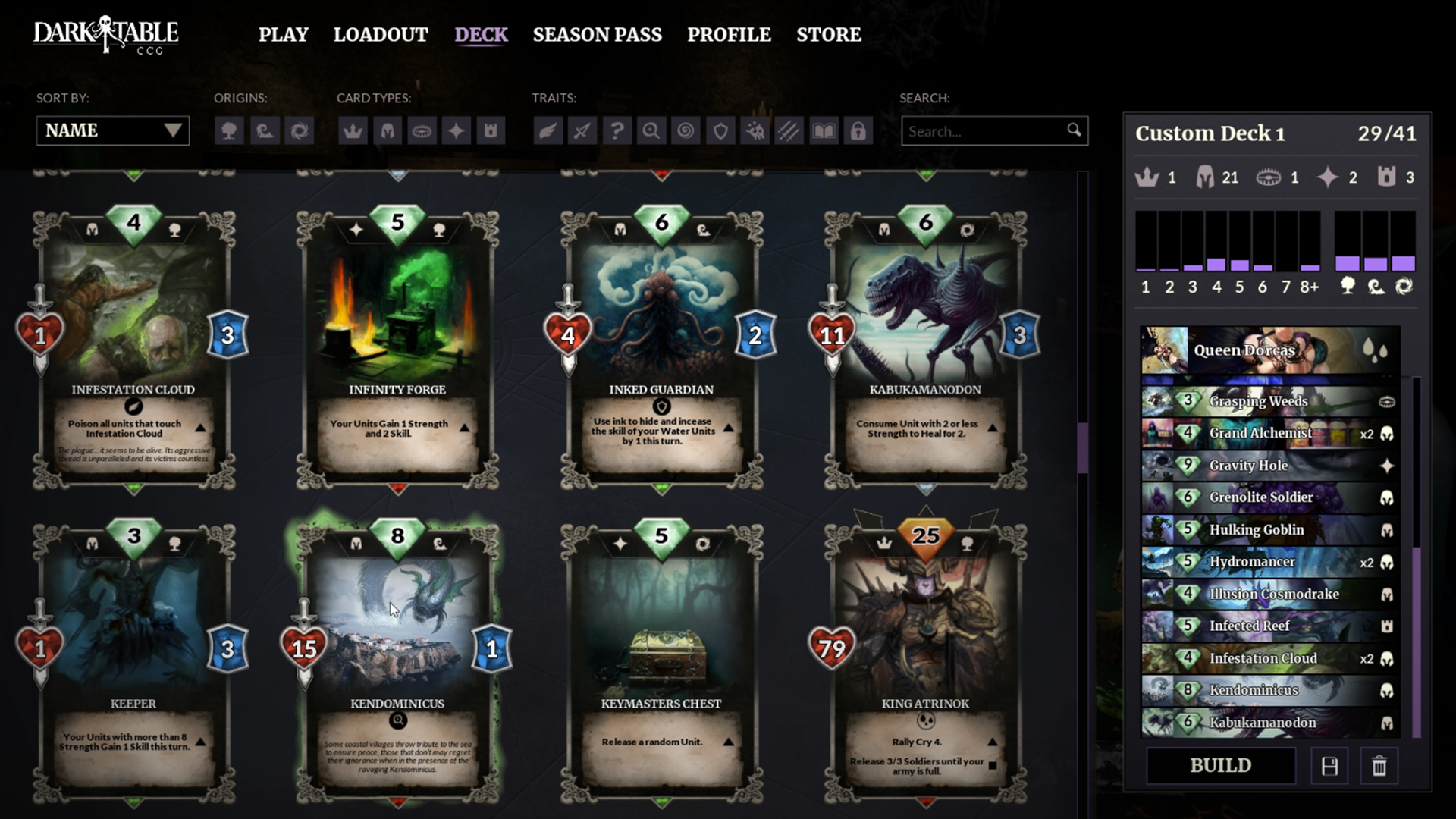Open the STORE menu item
1456x819 pixels.
828,34
